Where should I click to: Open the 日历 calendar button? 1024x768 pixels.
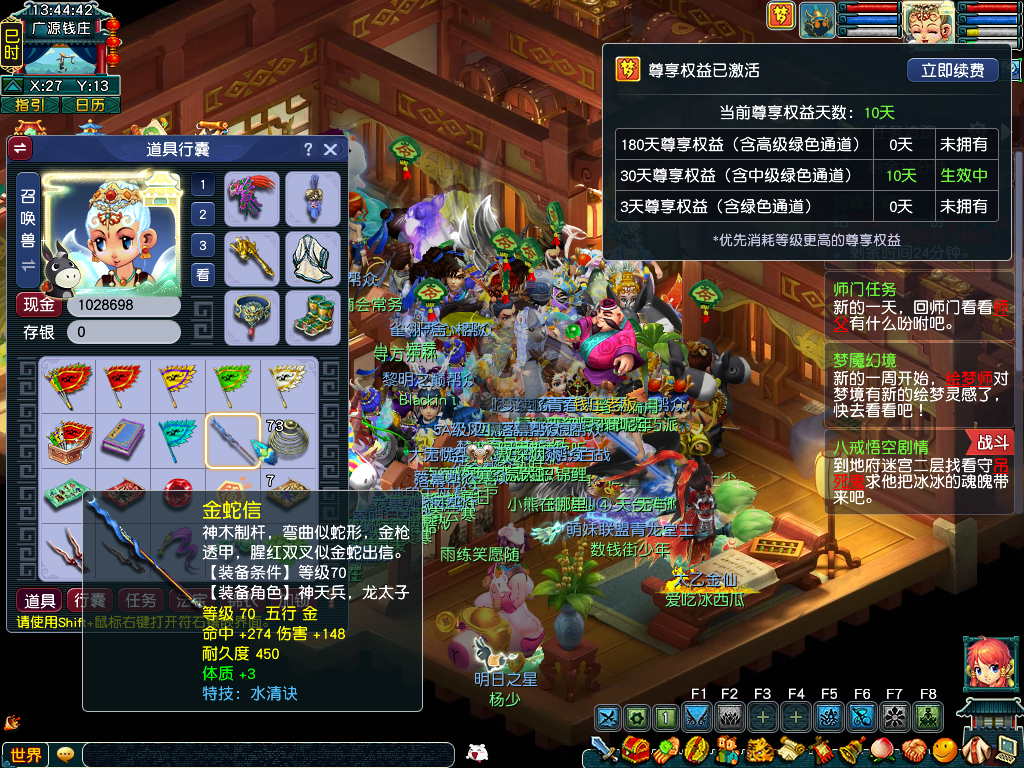(x=90, y=105)
